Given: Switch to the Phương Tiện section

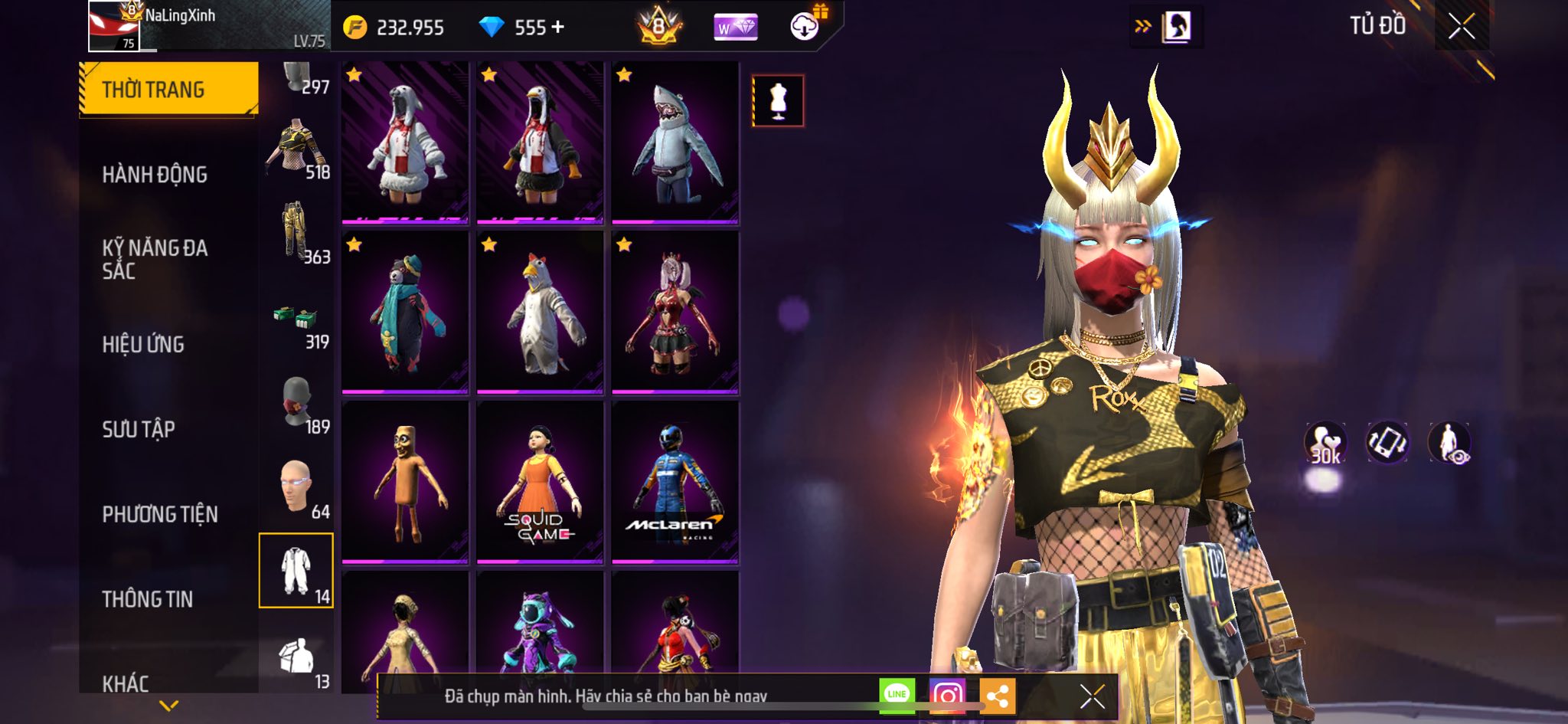Looking at the screenshot, I should tap(160, 514).
